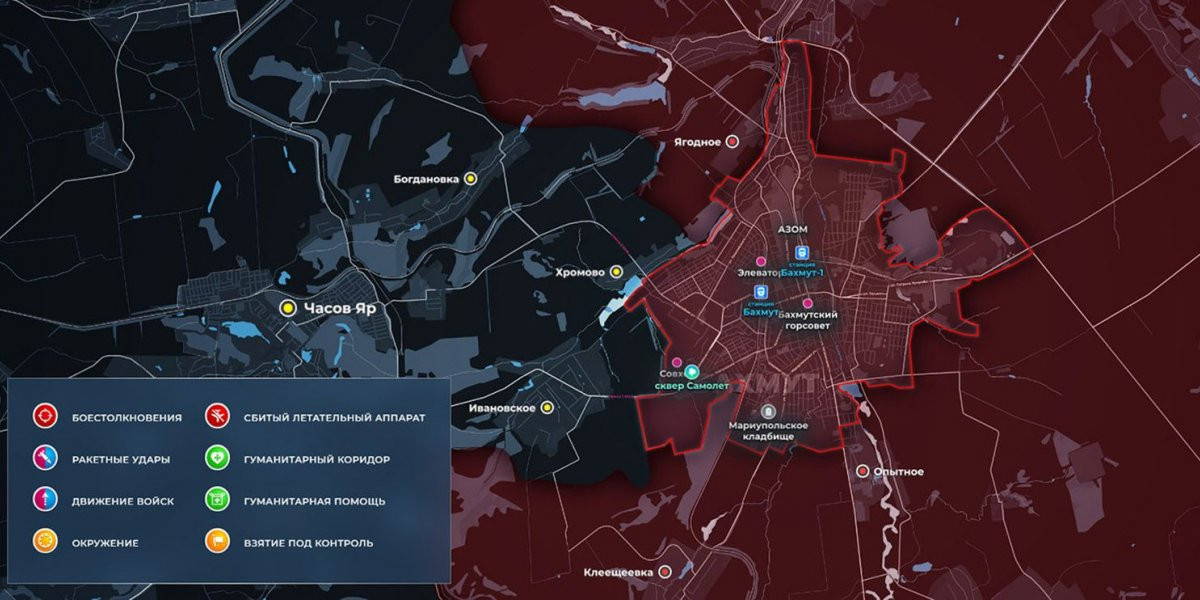Select the Элеватор pink marker
1200x600 pixels.
[761, 261]
